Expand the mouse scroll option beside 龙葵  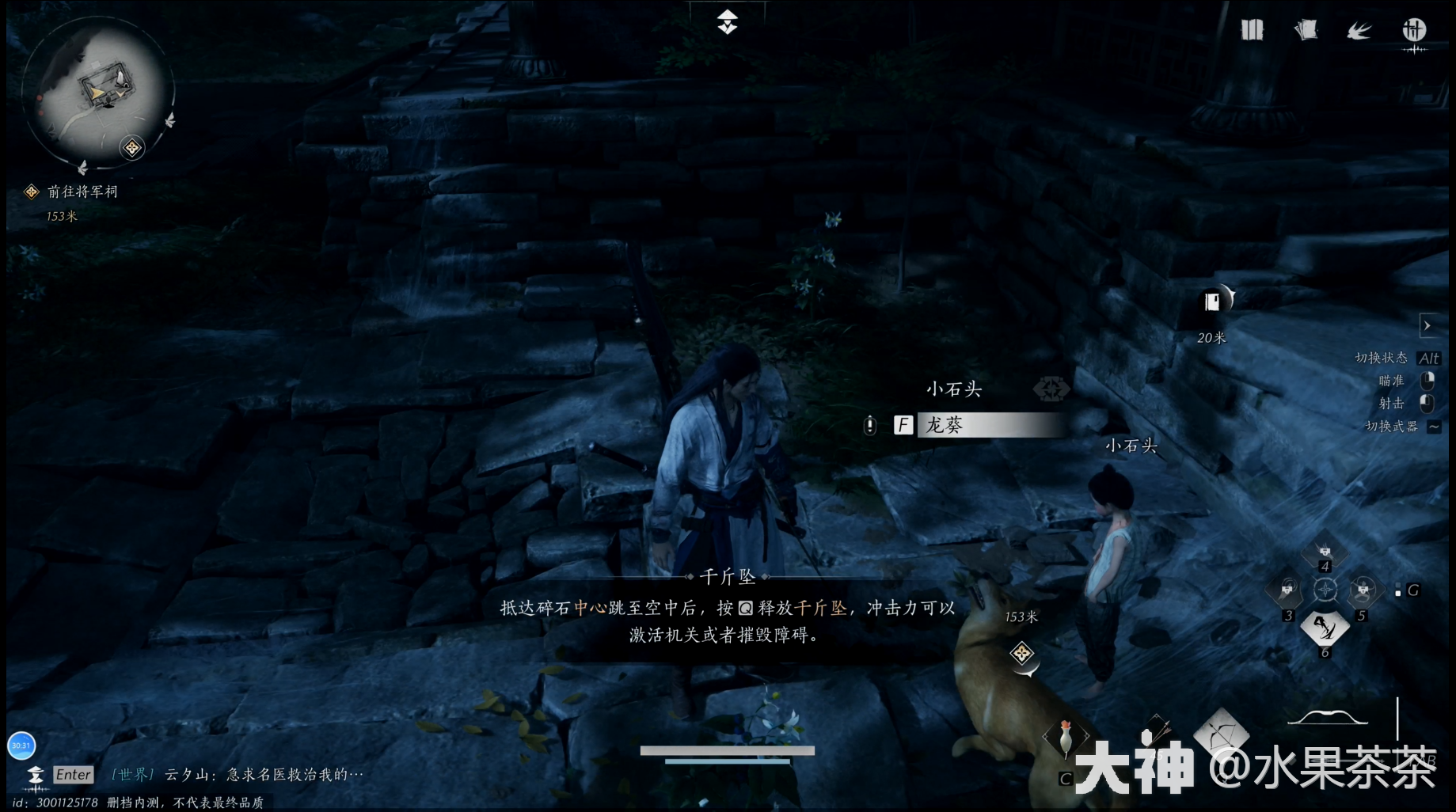(870, 425)
